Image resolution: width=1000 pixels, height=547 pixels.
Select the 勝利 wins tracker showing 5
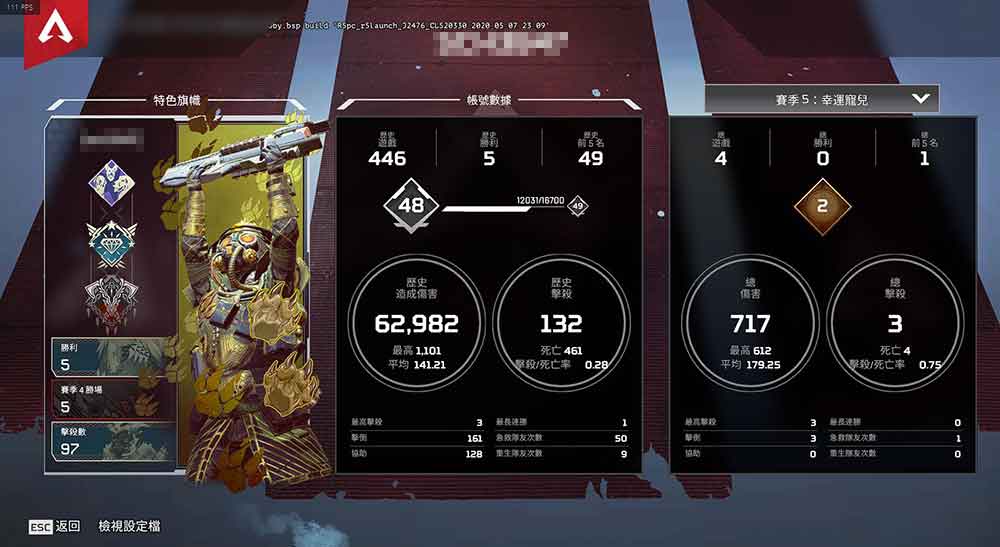(110, 357)
